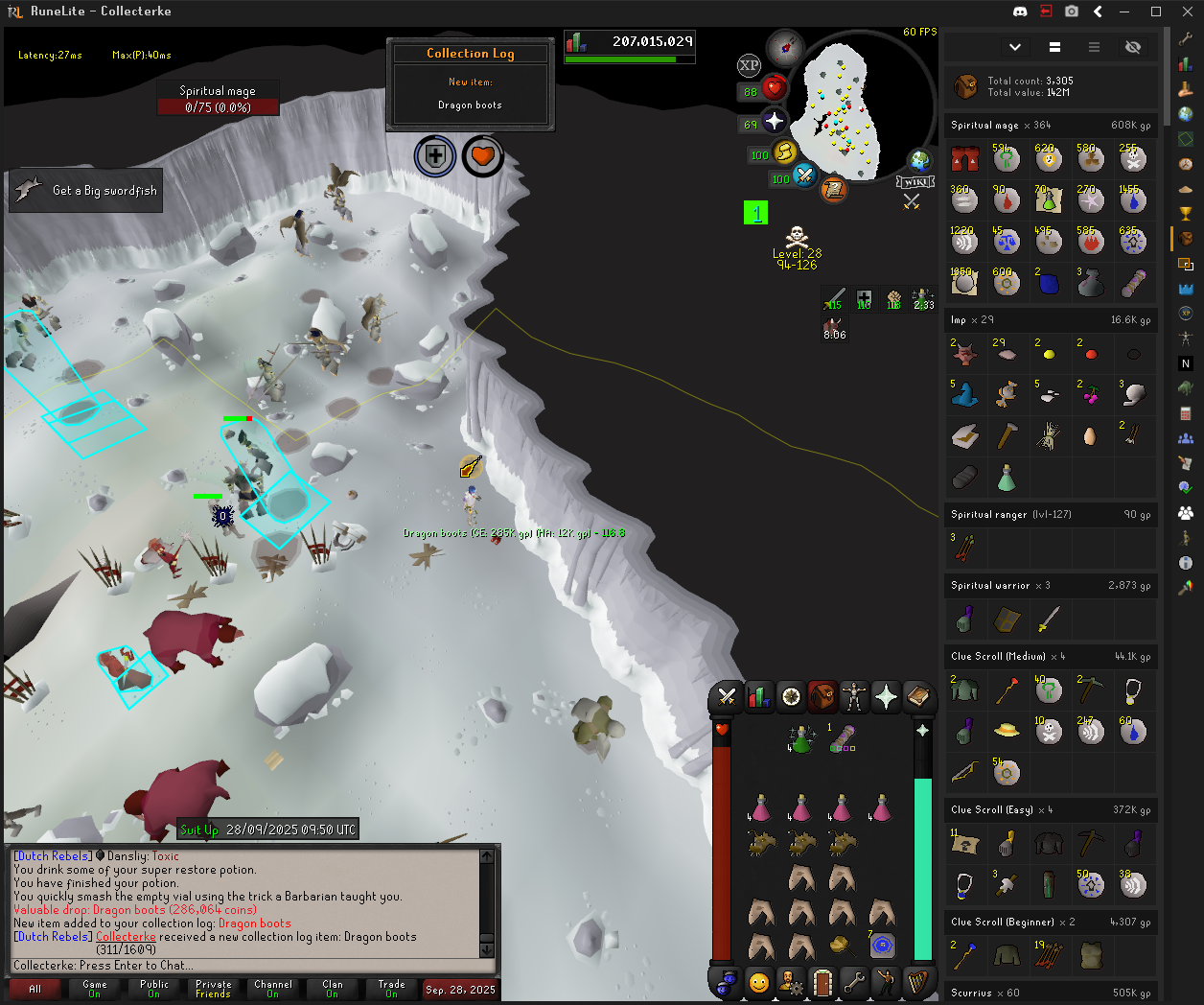Viewport: 1204px width, 1005px height.
Task: Select the Trade chat filter tab
Action: pos(391,989)
